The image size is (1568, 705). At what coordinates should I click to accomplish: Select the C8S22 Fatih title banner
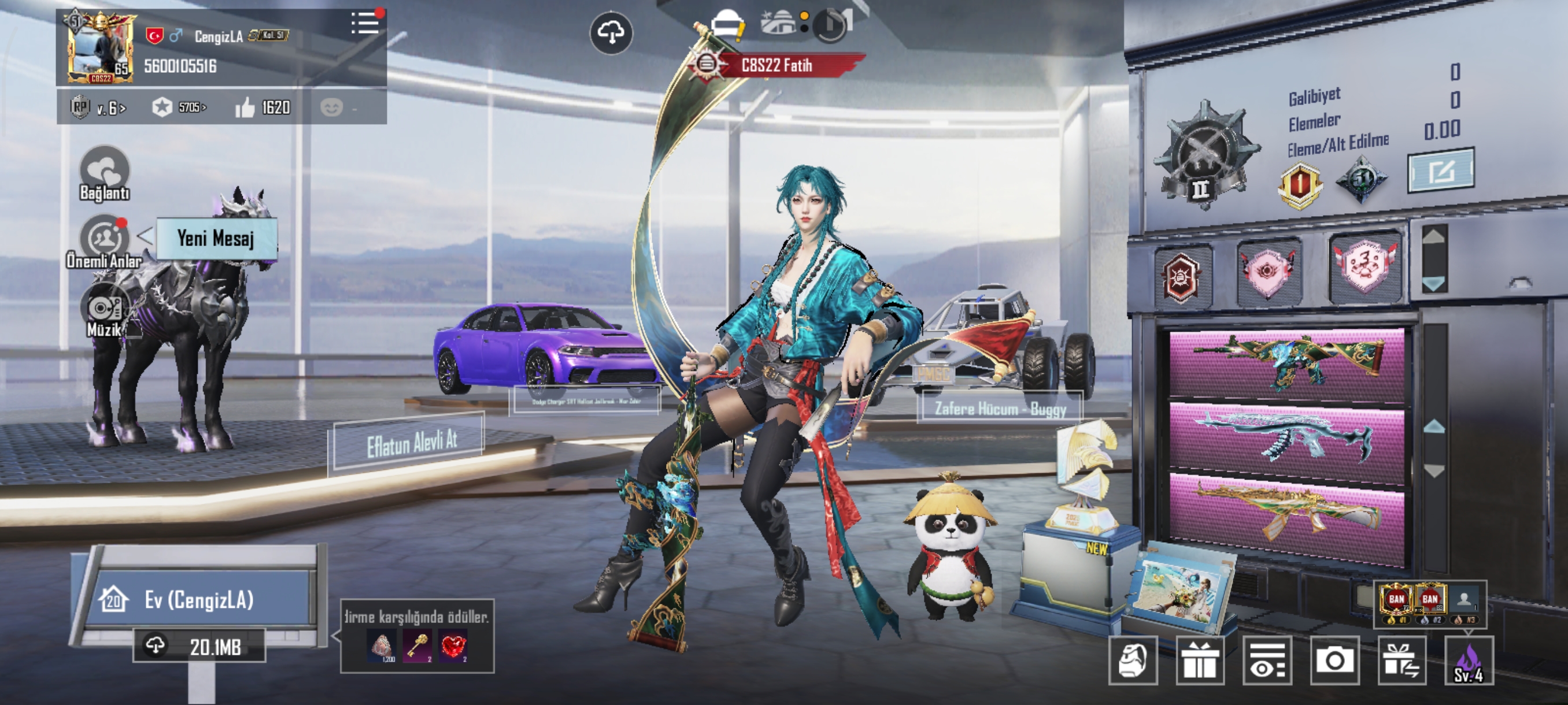click(x=776, y=65)
